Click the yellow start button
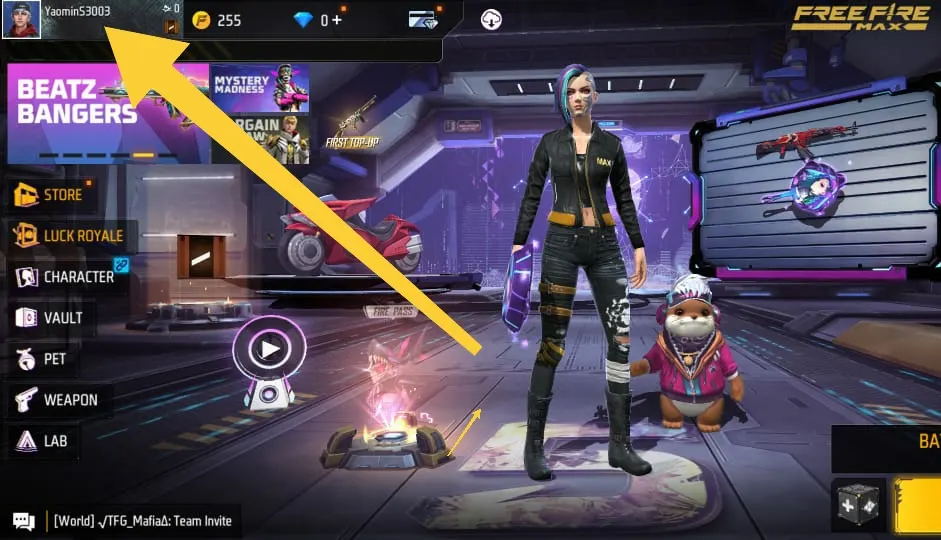941x540 pixels. coord(918,505)
